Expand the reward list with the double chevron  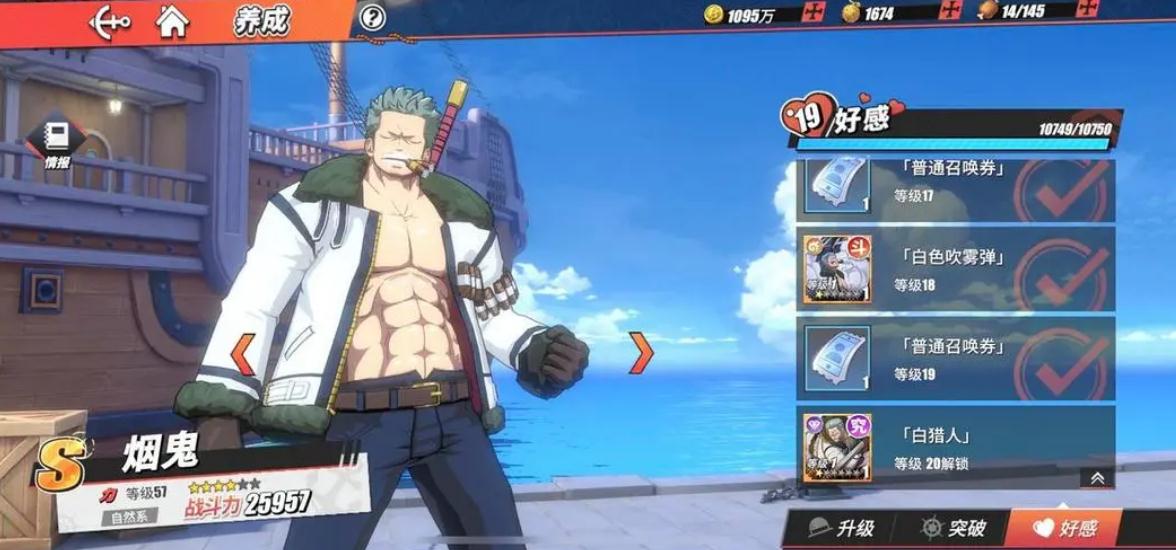(1097, 479)
